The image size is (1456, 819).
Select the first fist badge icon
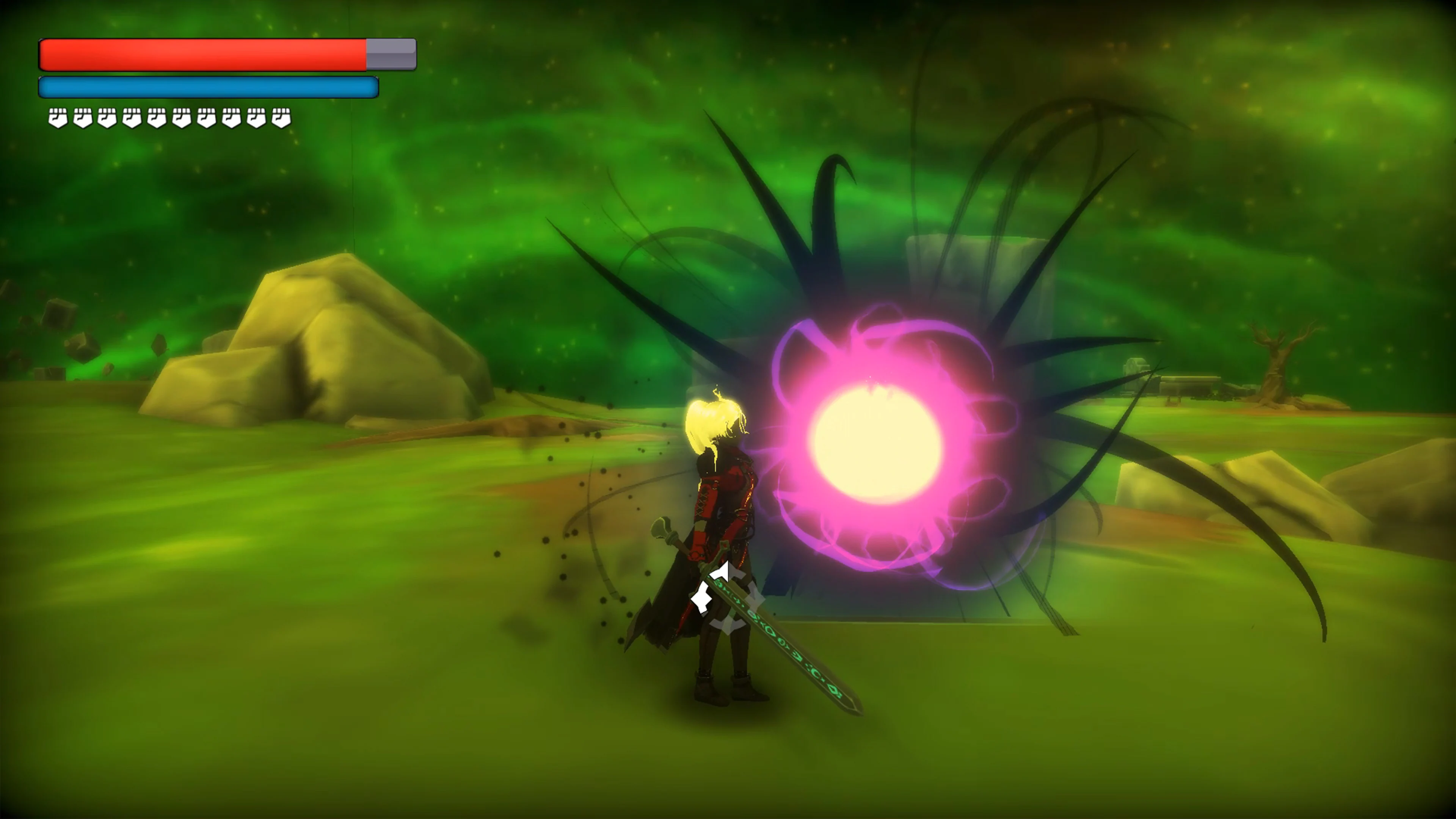(x=58, y=118)
